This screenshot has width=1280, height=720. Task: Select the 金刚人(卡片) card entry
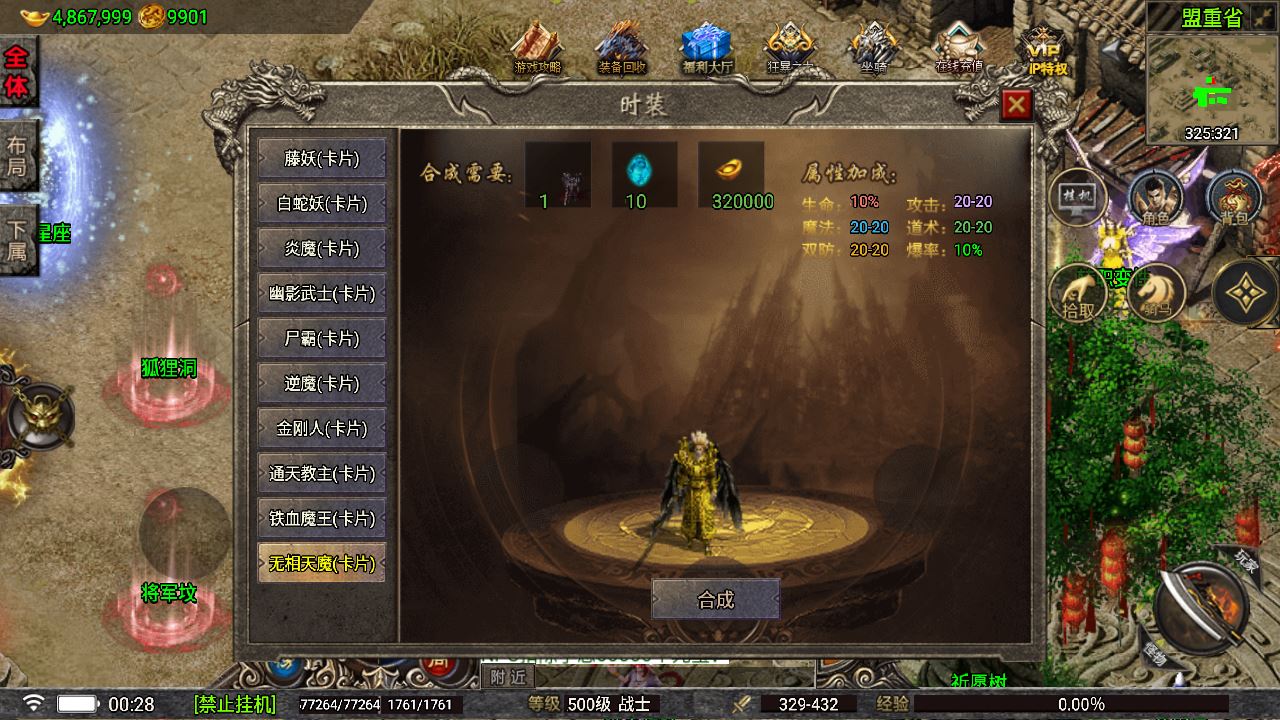(321, 428)
